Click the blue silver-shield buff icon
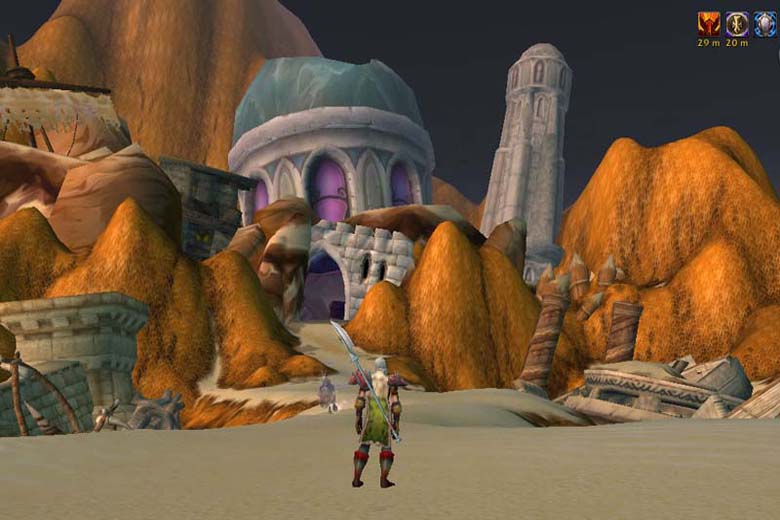Screen dimensions: 780x520 [765, 24]
